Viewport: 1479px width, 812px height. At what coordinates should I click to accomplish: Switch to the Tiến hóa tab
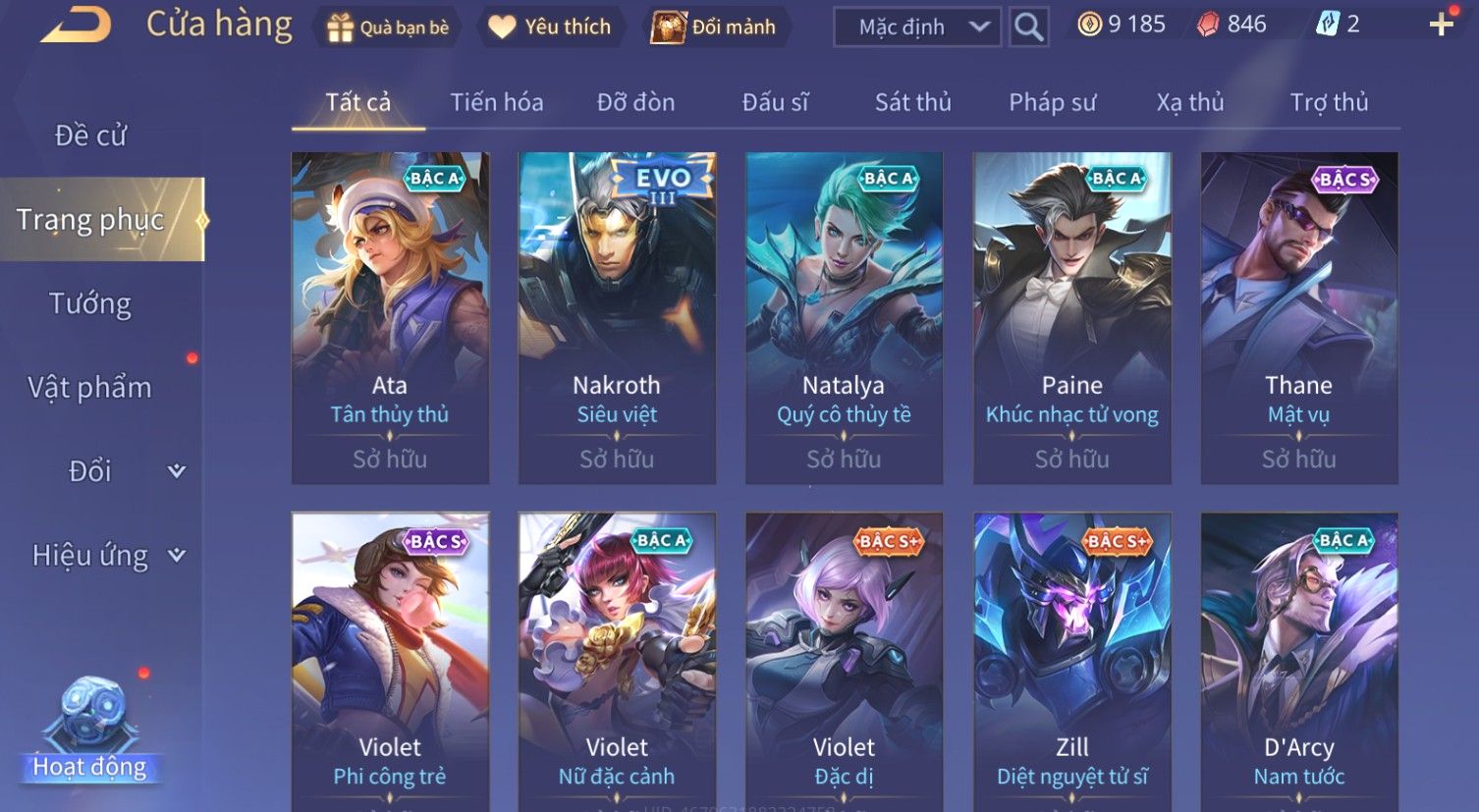click(x=496, y=102)
